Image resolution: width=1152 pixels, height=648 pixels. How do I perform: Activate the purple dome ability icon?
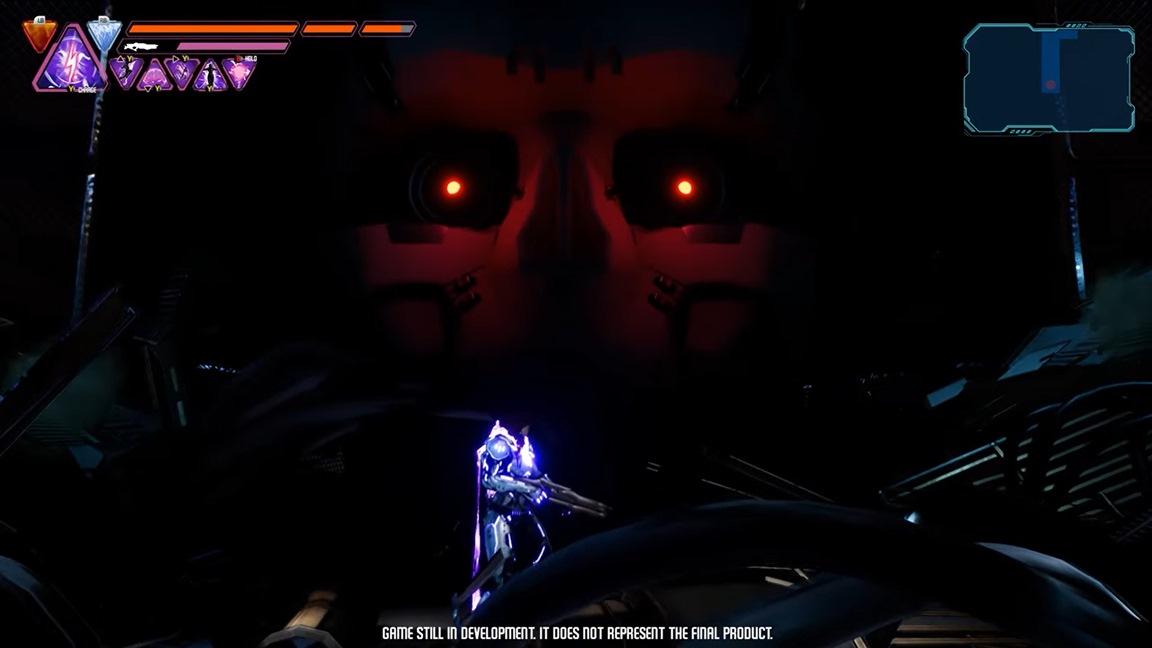click(154, 75)
